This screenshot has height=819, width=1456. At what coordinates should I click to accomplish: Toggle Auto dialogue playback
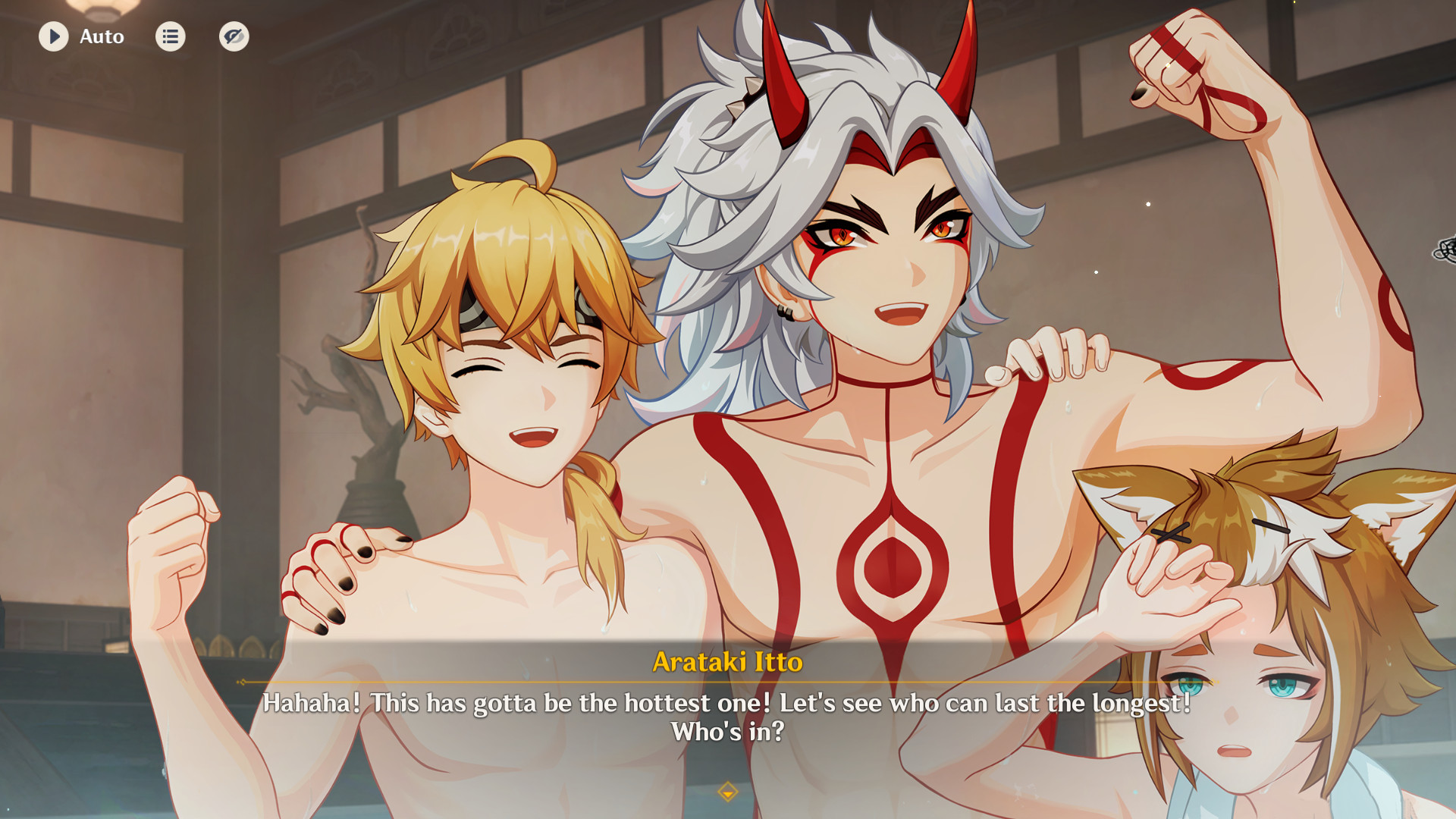(x=54, y=36)
